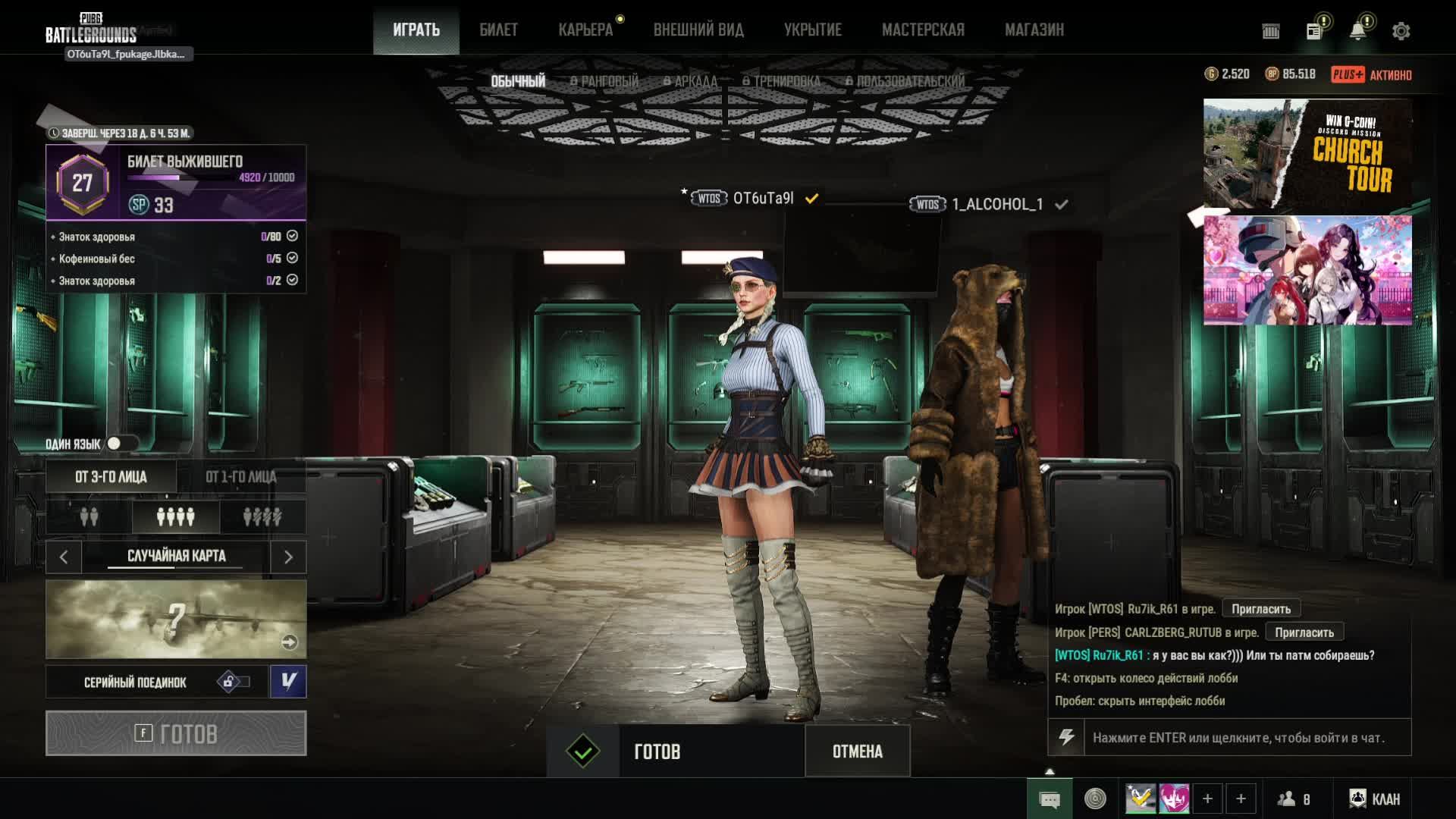Screen dimensions: 1456x819
Task: Open the Мастерская workshop tab
Action: (x=923, y=30)
